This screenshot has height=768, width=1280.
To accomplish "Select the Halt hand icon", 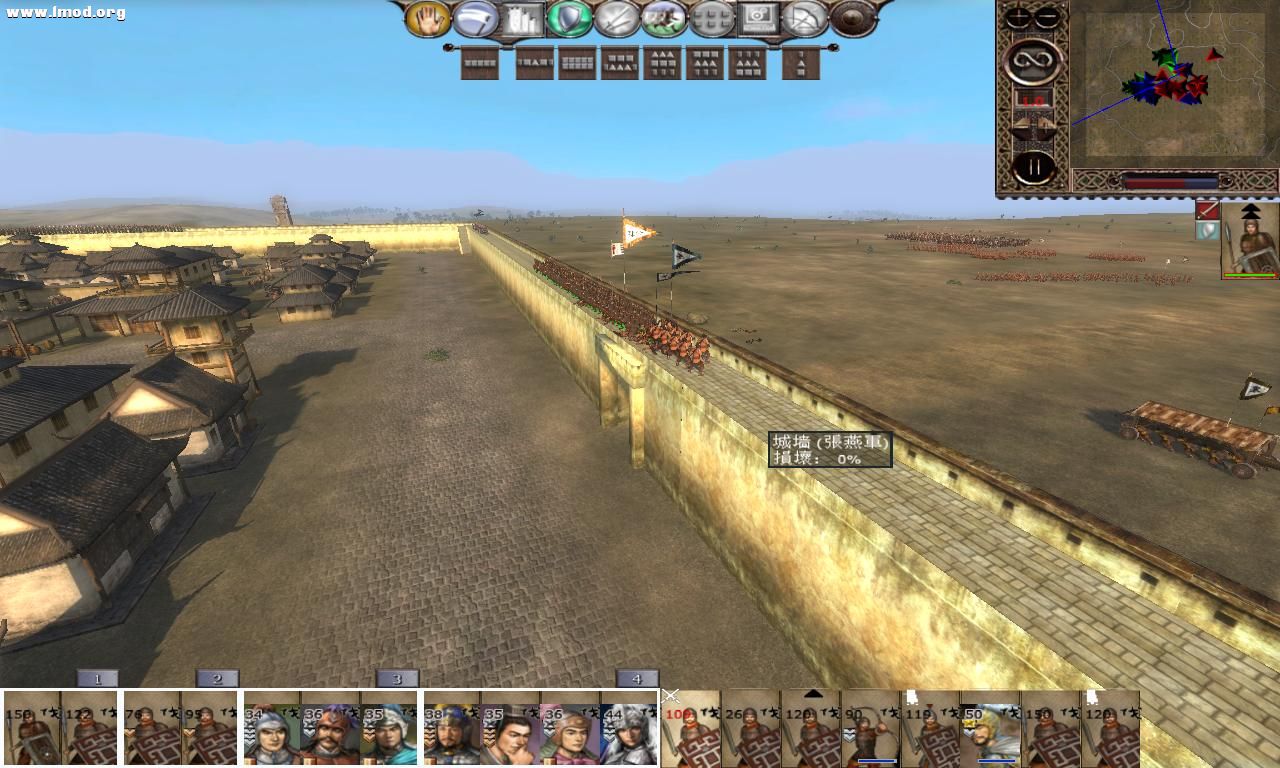I will (x=428, y=22).
